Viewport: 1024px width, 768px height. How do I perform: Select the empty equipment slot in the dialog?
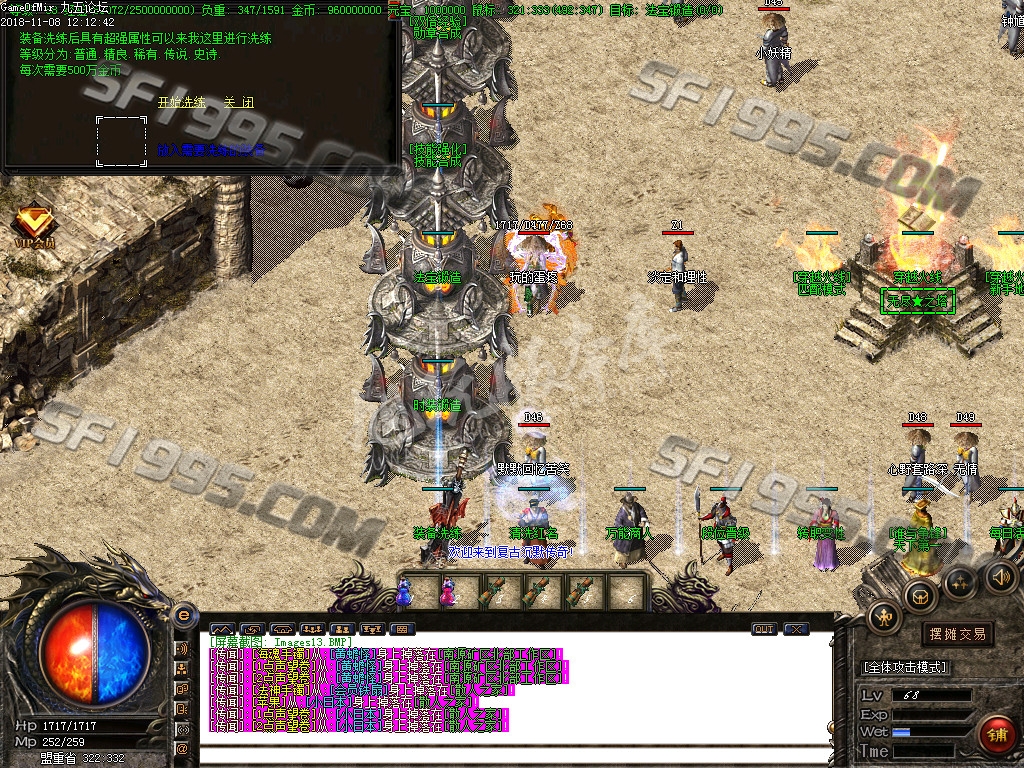121,140
